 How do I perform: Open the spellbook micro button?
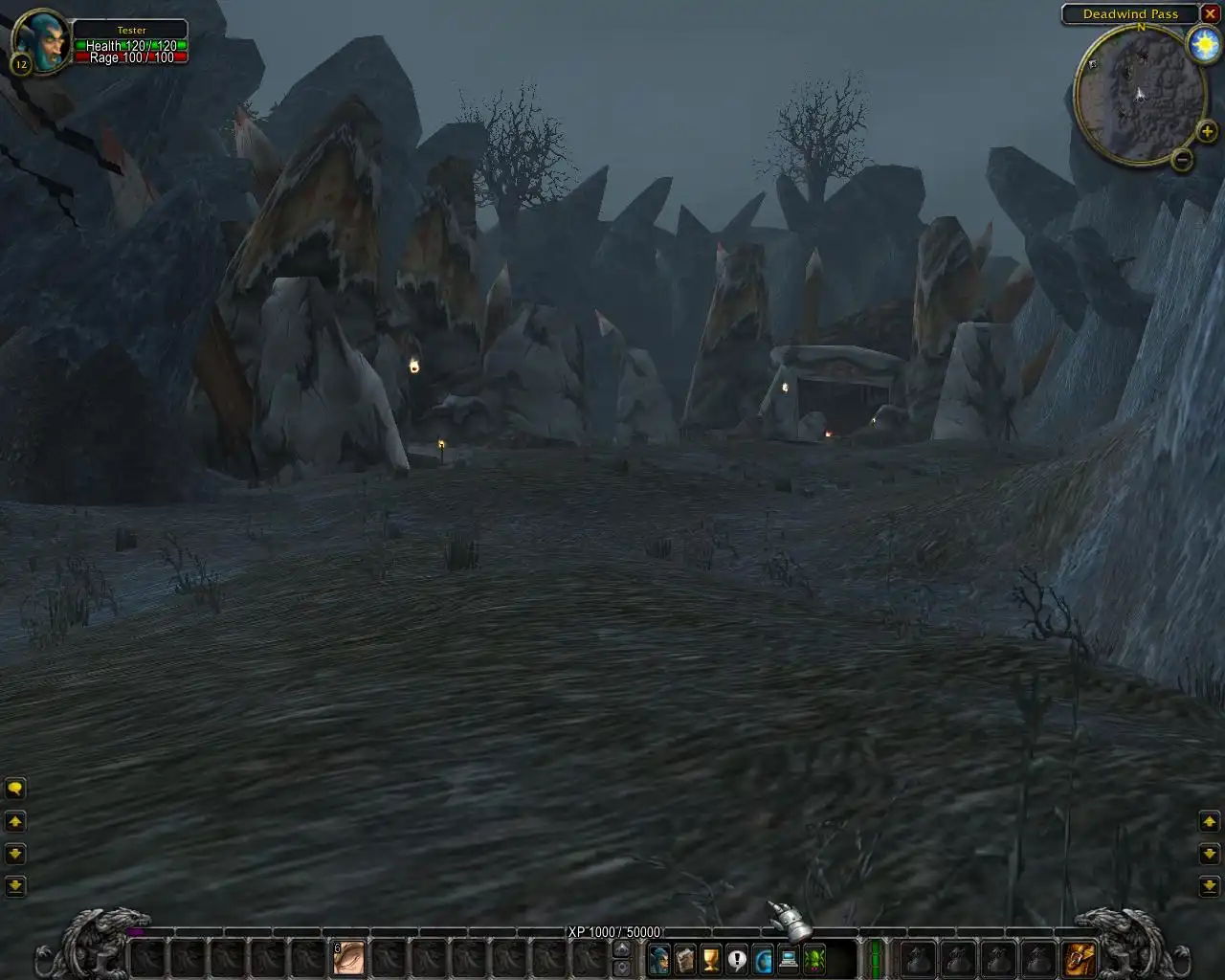click(x=685, y=958)
